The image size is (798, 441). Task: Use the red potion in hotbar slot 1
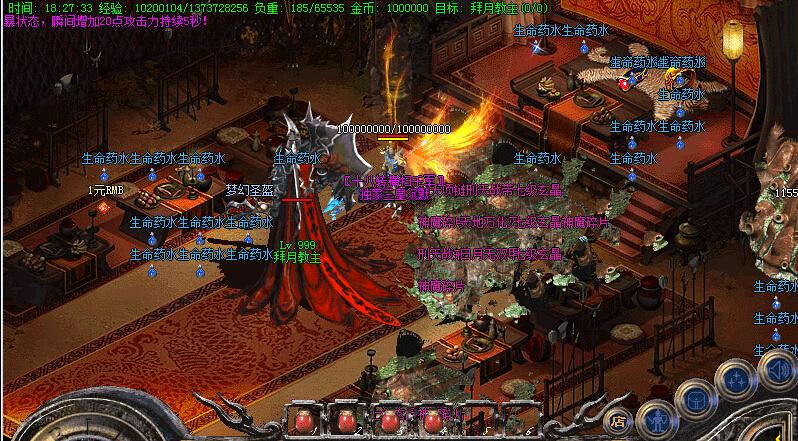304,422
